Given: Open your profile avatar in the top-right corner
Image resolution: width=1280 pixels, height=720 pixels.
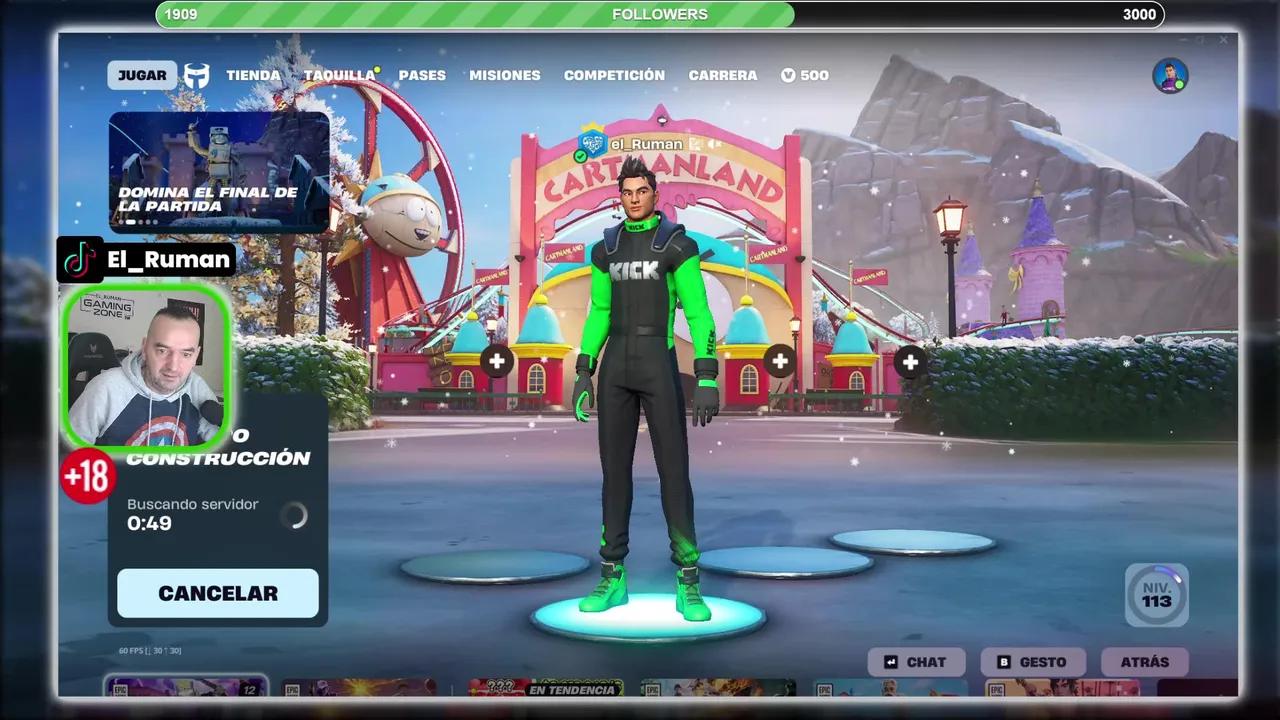Looking at the screenshot, I should point(1172,74).
